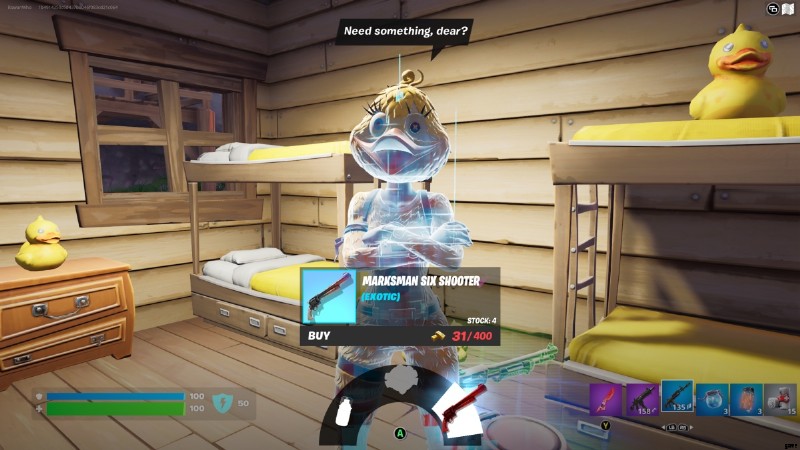Buy the Marksman Six Shooter
This screenshot has height=450, width=800.
tap(320, 336)
